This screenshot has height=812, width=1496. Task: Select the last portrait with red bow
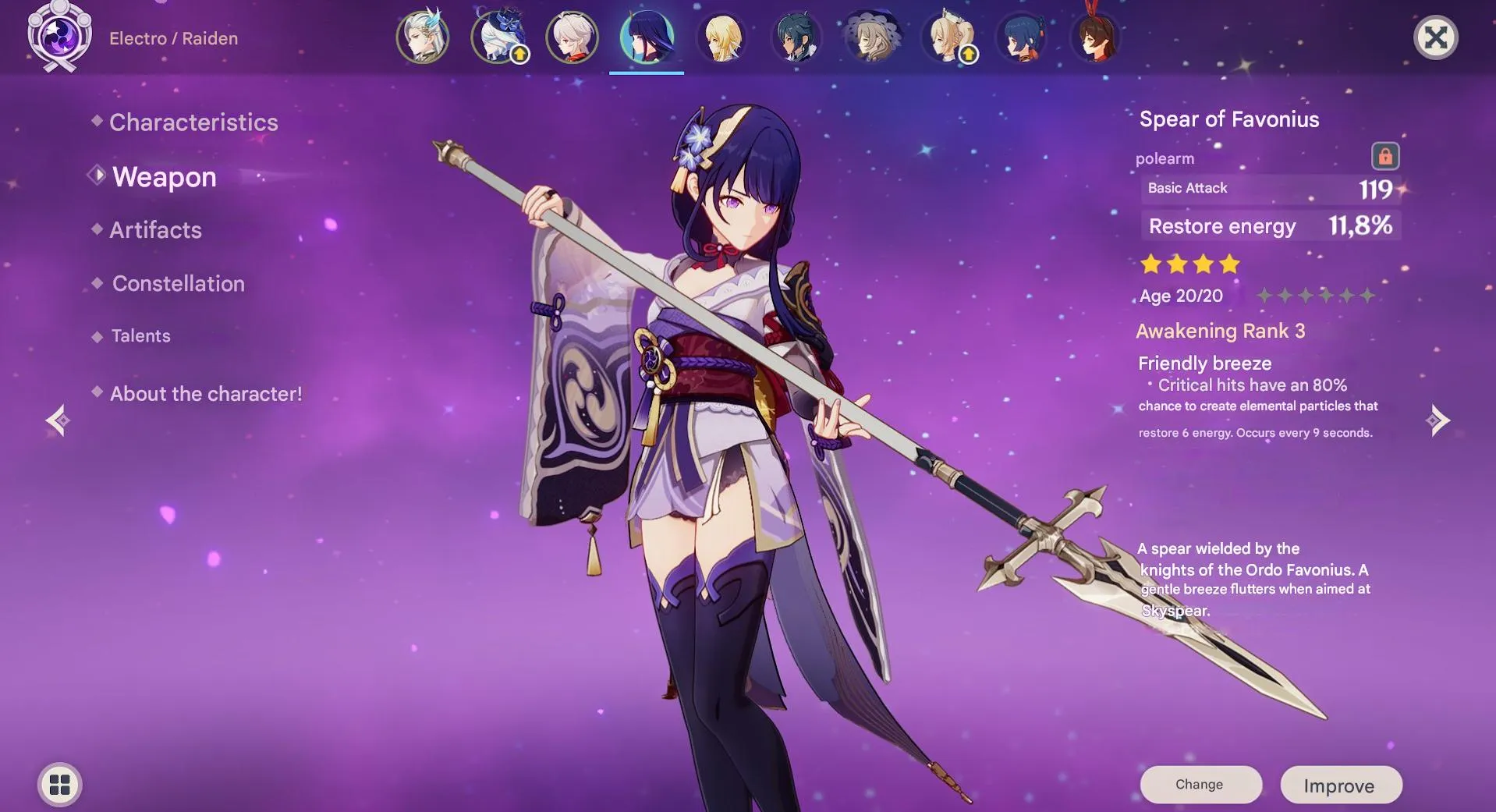point(1097,37)
